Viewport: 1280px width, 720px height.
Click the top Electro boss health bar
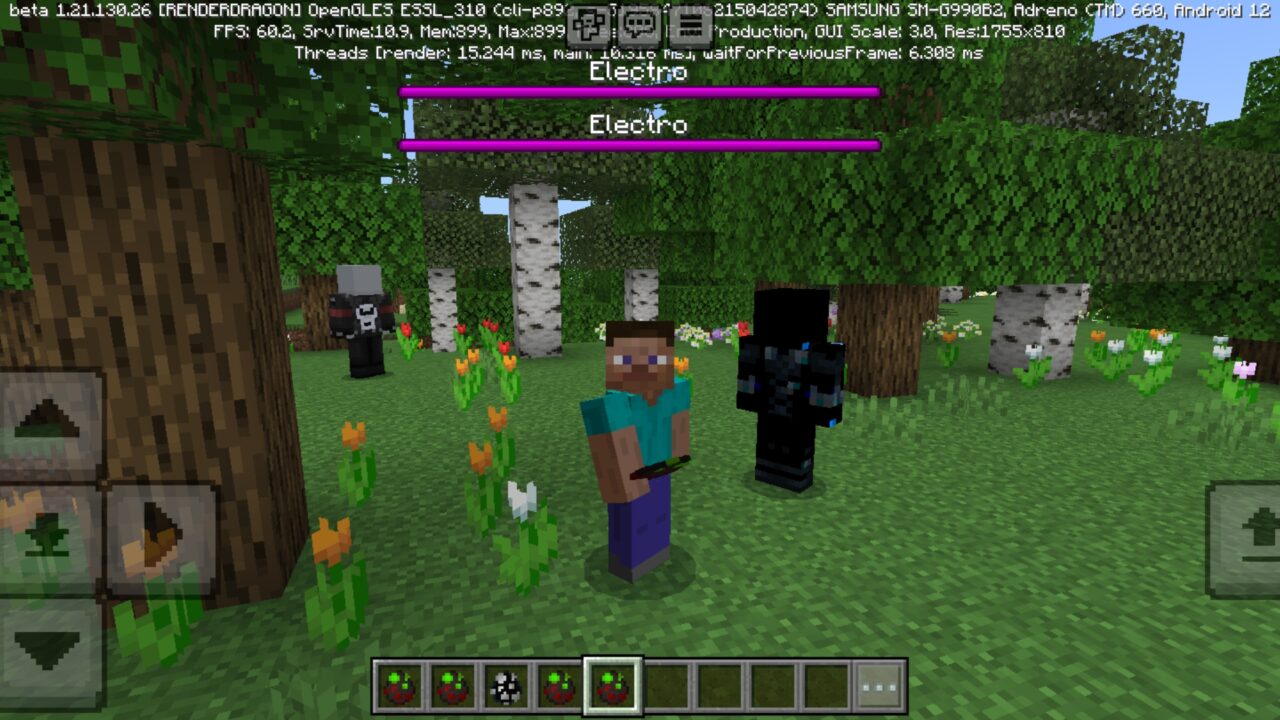tap(640, 90)
